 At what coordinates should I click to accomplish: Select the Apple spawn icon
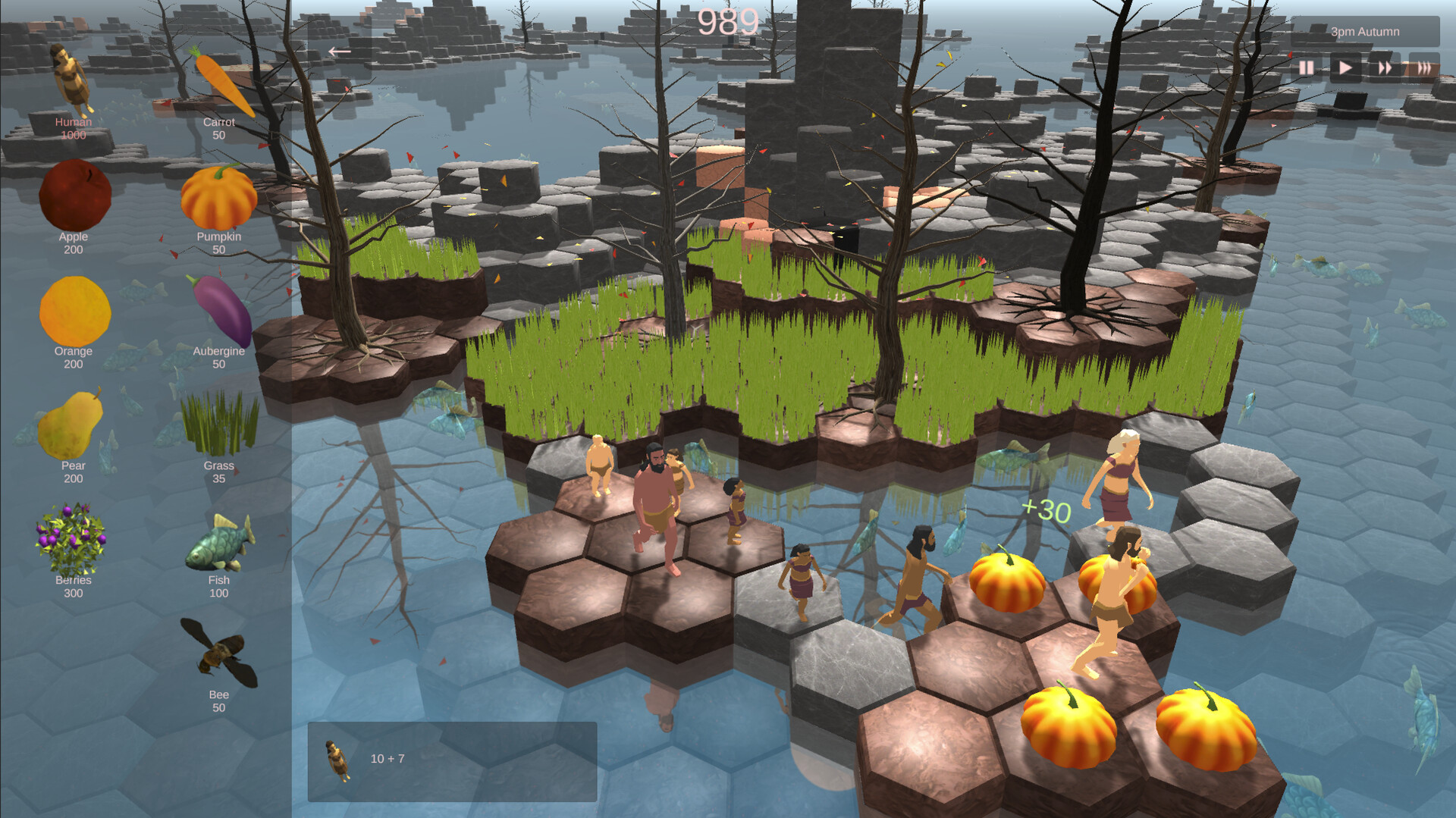click(x=74, y=196)
